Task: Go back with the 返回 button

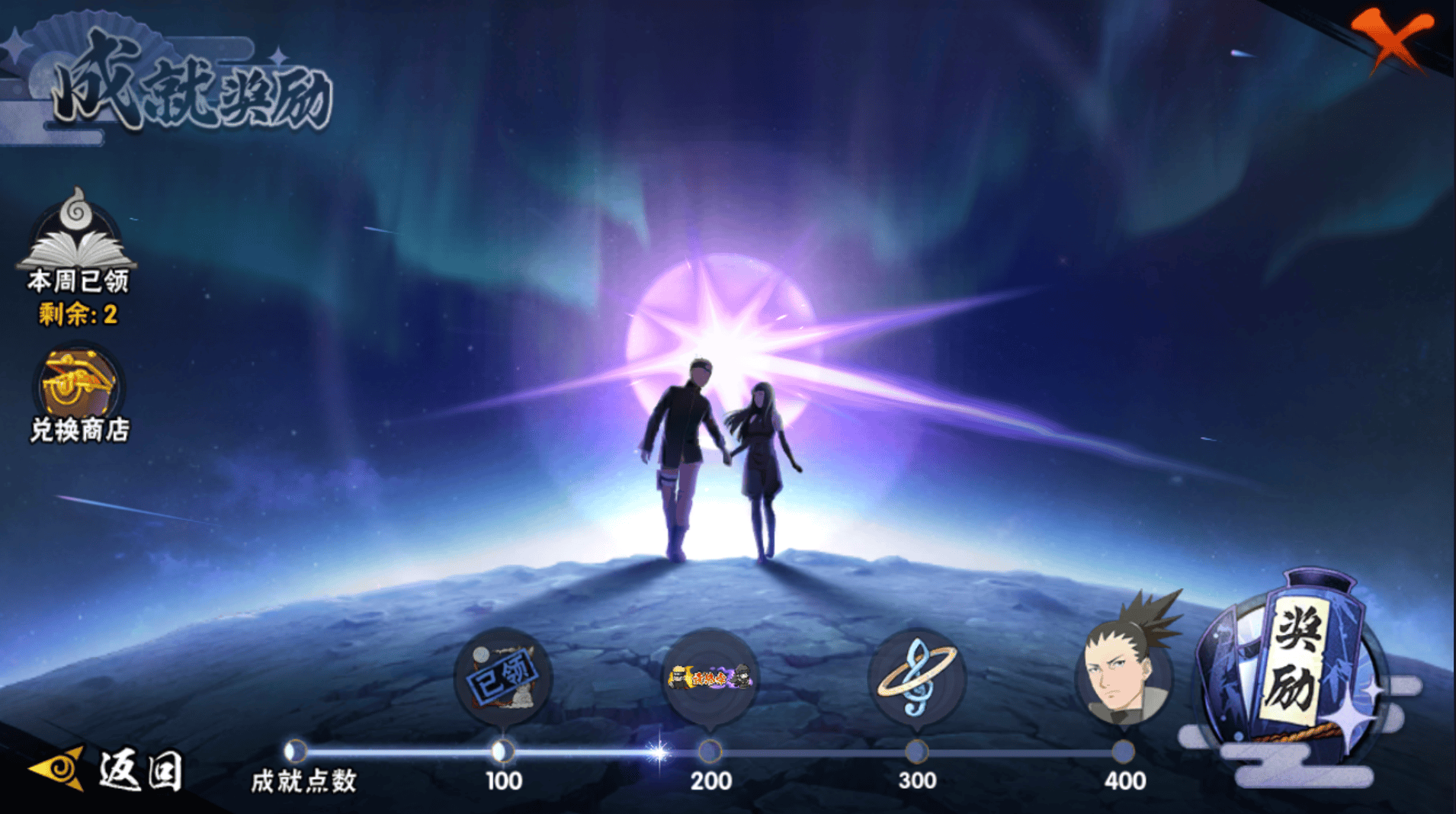Action: tap(107, 769)
